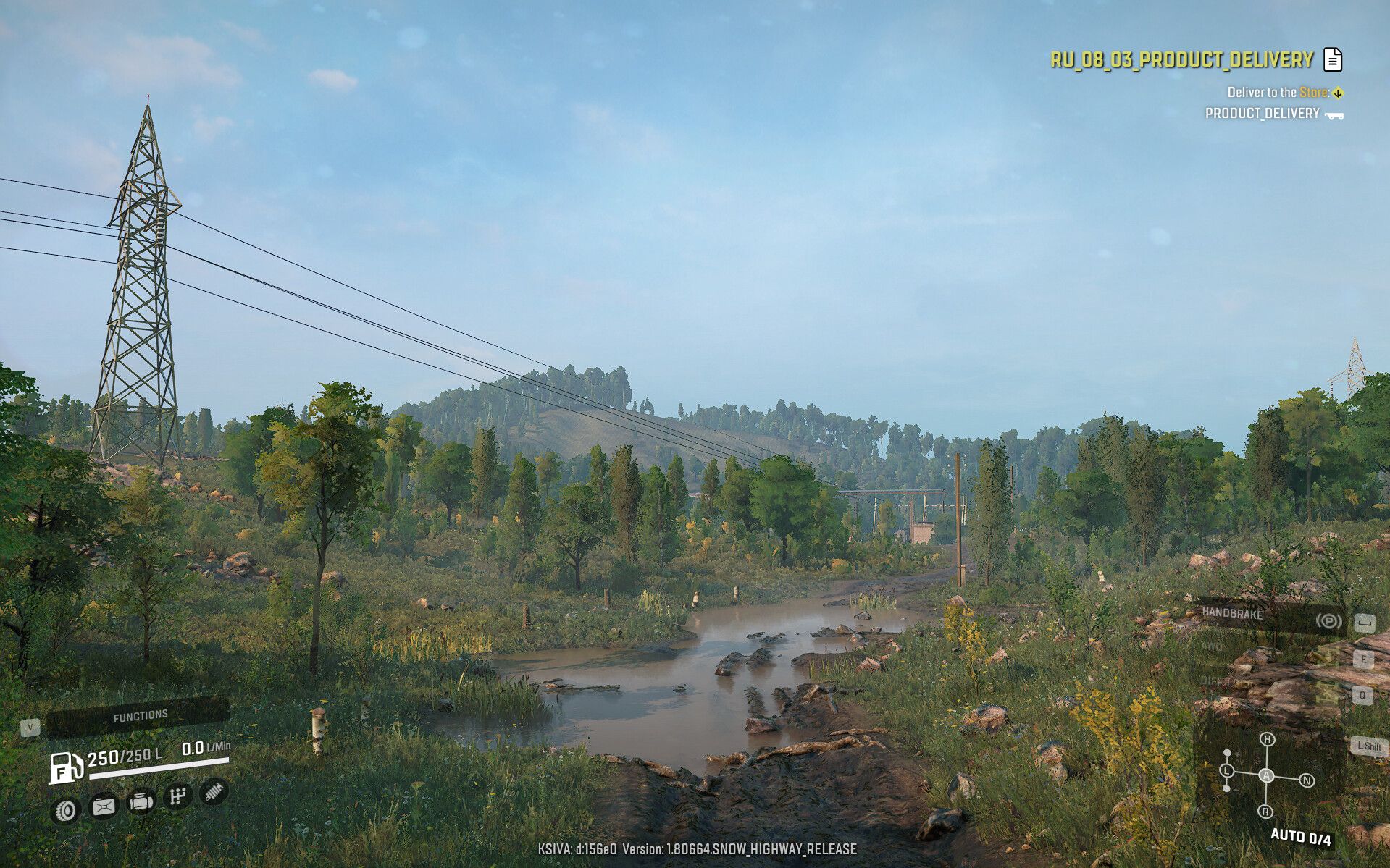This screenshot has height=868, width=1390.
Task: Select the tire wheel status icon
Action: 66,809
